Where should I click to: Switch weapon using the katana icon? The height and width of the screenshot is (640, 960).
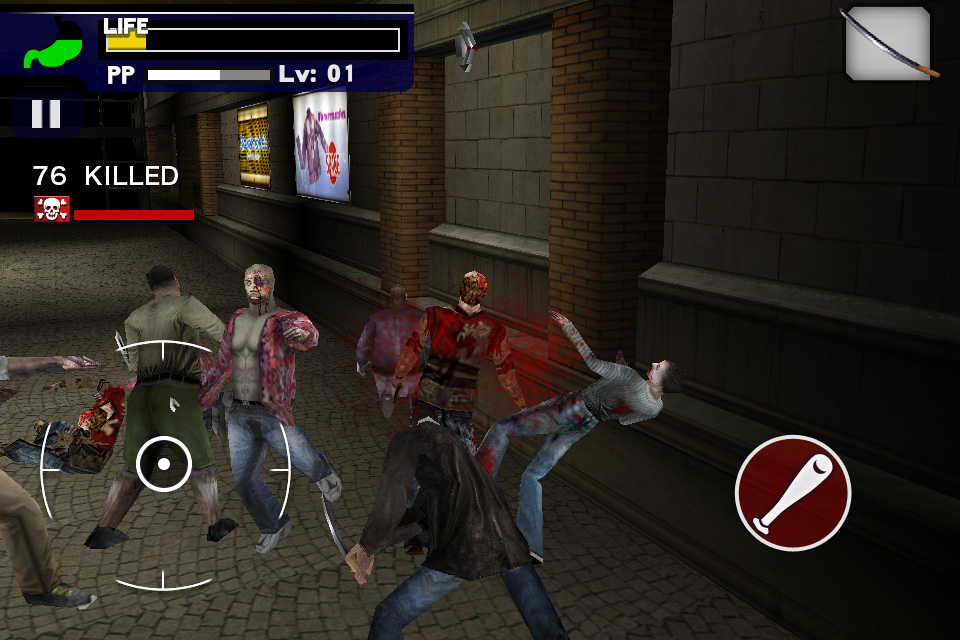tap(888, 43)
